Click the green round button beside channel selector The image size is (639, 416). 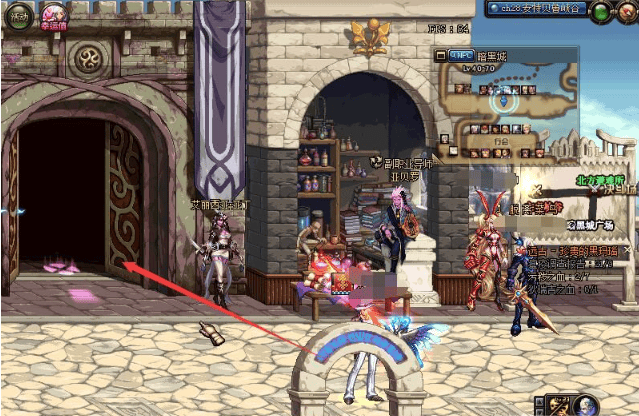[x=599, y=12]
